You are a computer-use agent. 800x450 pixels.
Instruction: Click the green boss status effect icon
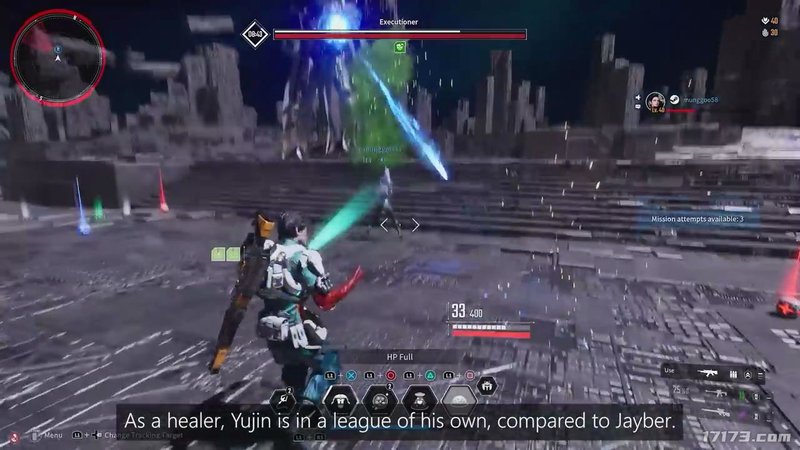(x=399, y=46)
